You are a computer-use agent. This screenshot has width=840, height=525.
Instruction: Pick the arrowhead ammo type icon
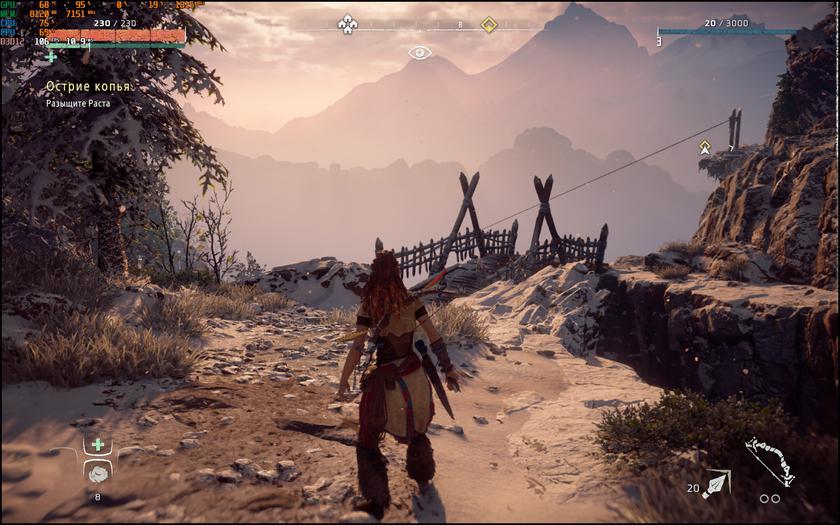click(x=715, y=485)
